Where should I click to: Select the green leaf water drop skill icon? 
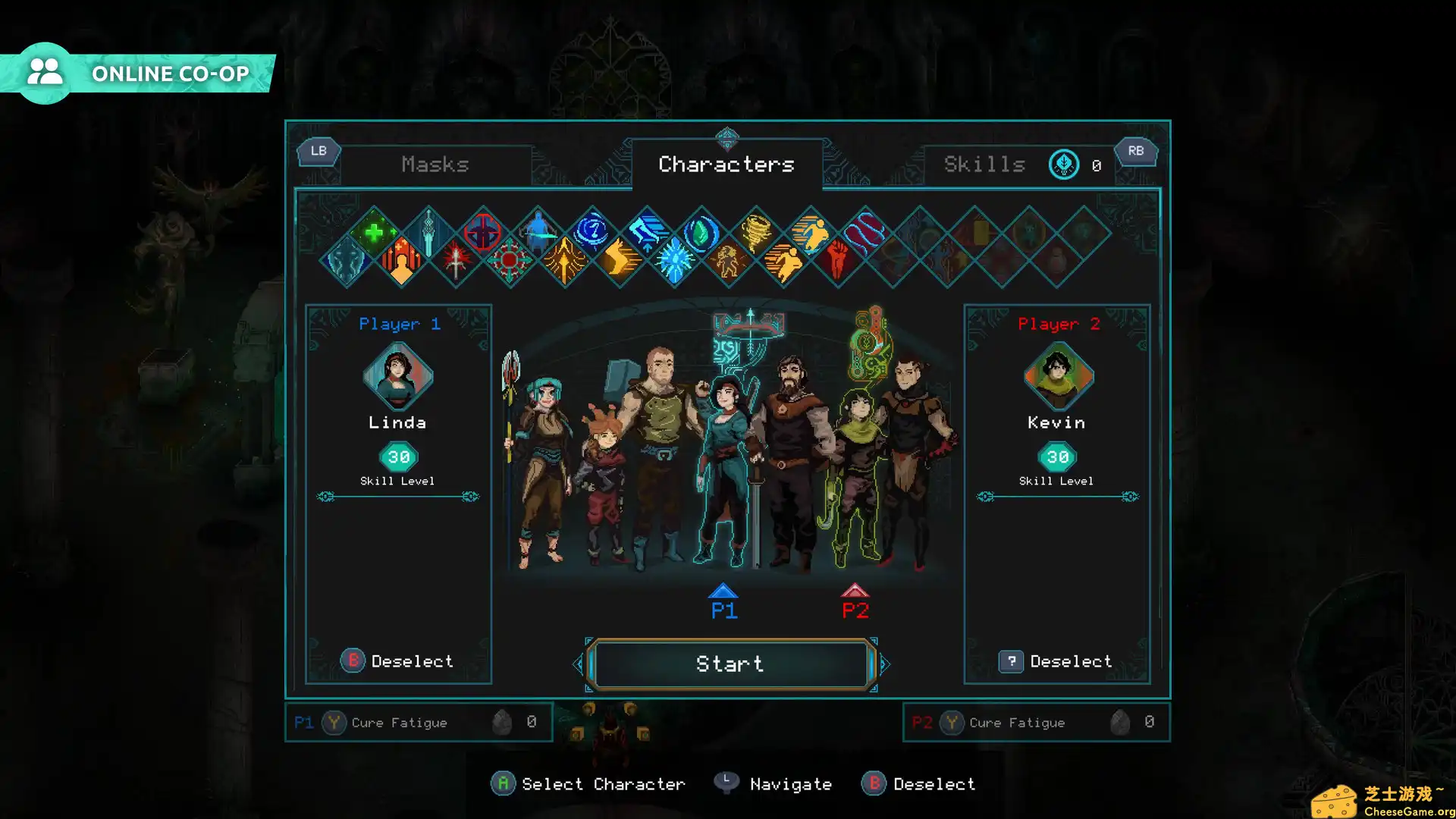701,232
